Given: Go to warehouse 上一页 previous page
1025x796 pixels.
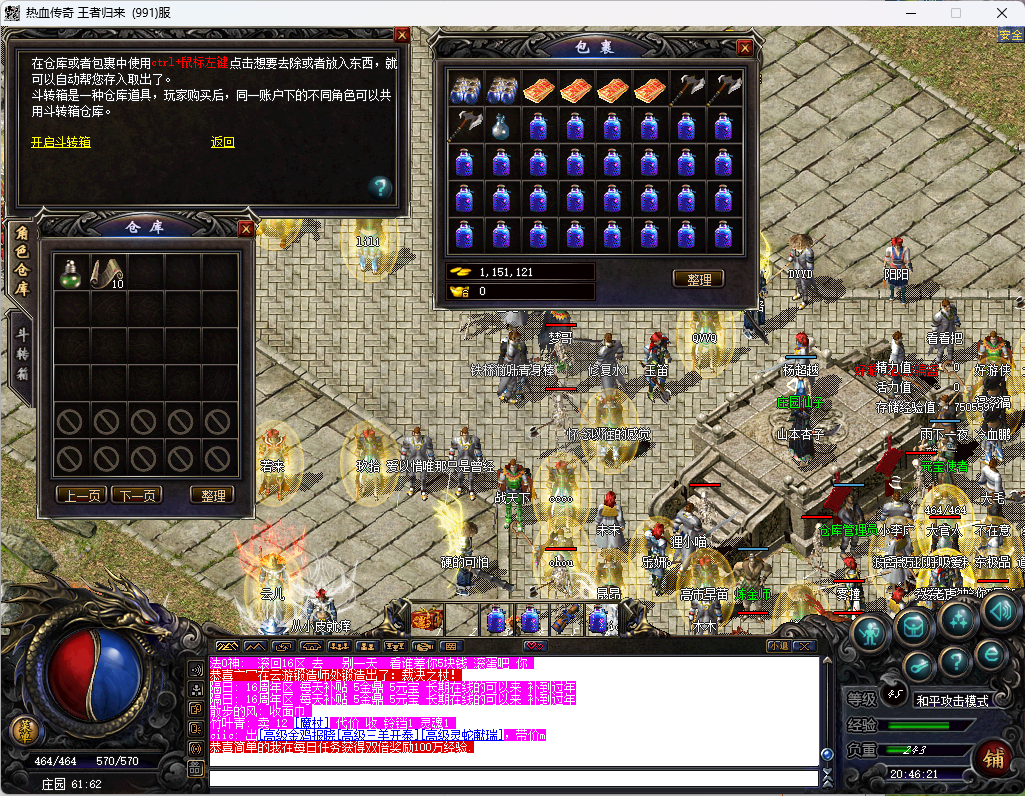Looking at the screenshot, I should click(81, 495).
